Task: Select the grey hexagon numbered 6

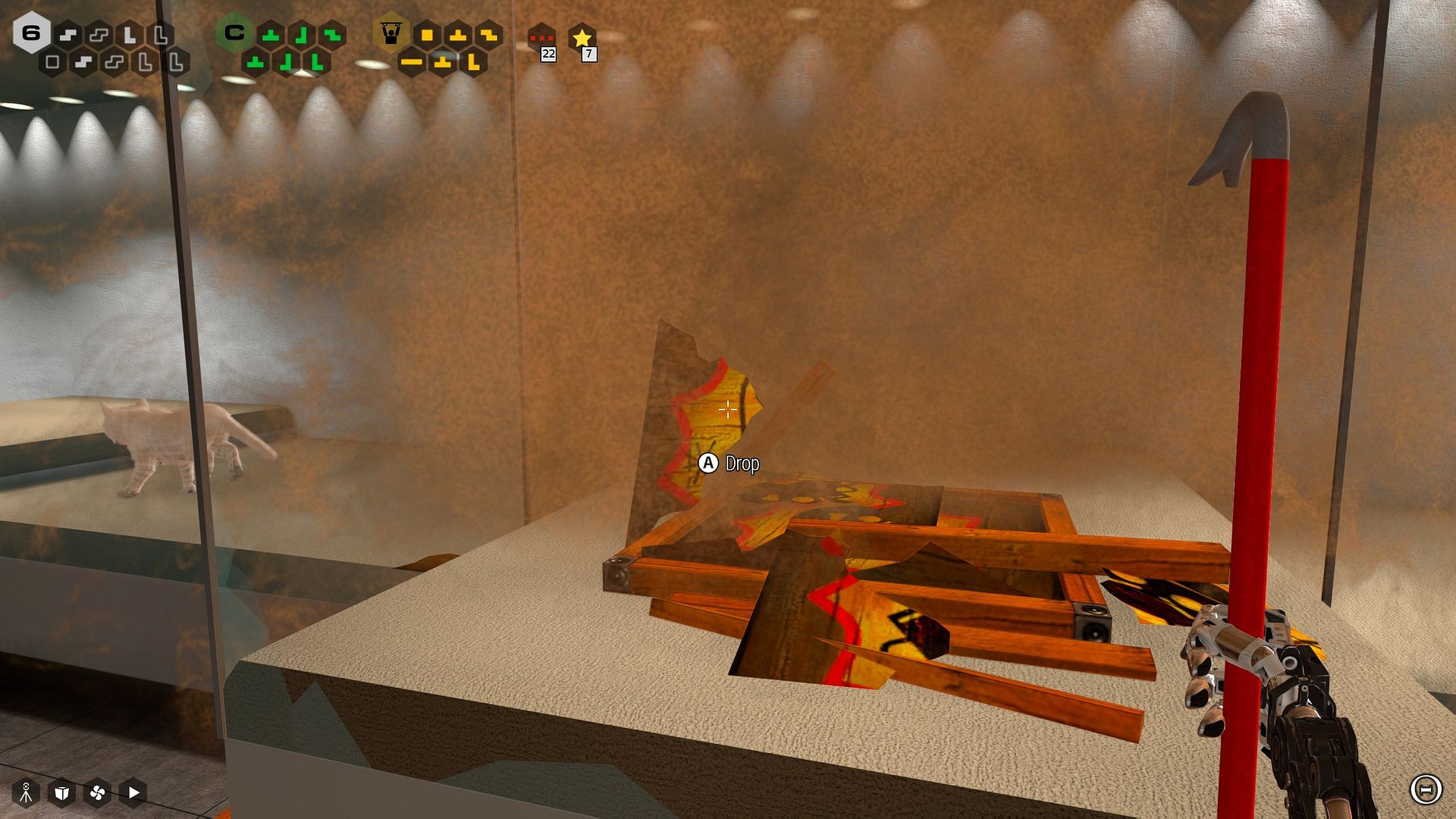Action: [x=31, y=33]
